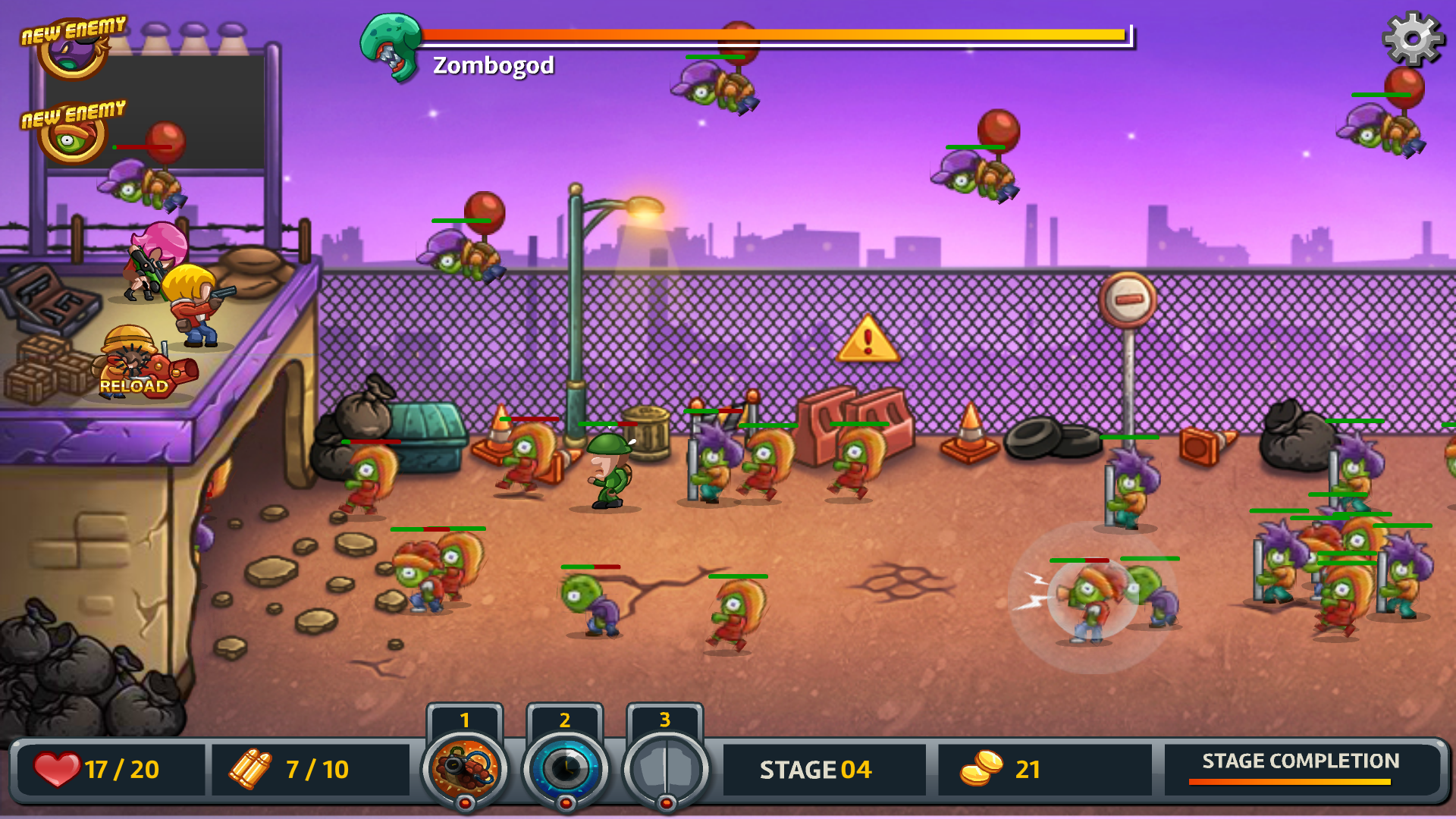
Task: Select the STAGE 04 panel
Action: click(823, 769)
